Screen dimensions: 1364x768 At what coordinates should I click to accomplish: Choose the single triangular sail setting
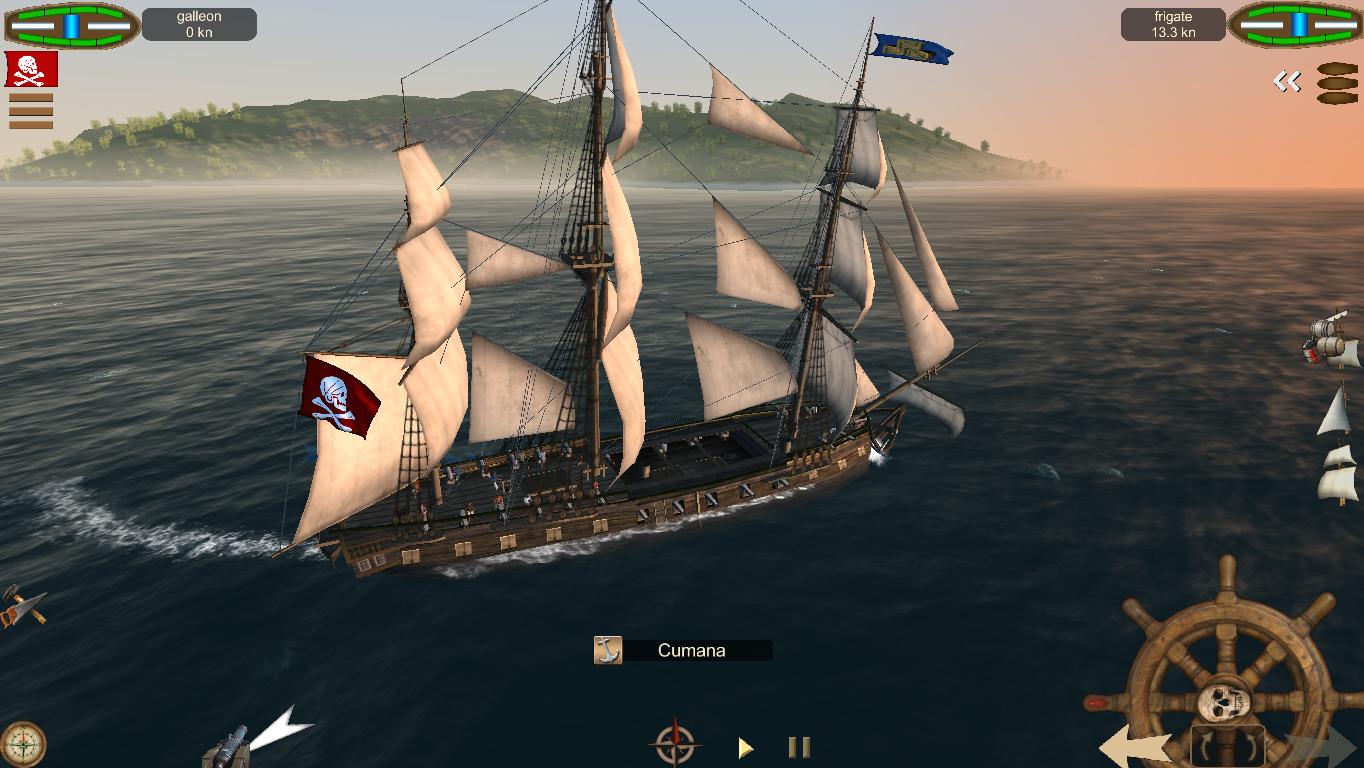coord(1334,411)
